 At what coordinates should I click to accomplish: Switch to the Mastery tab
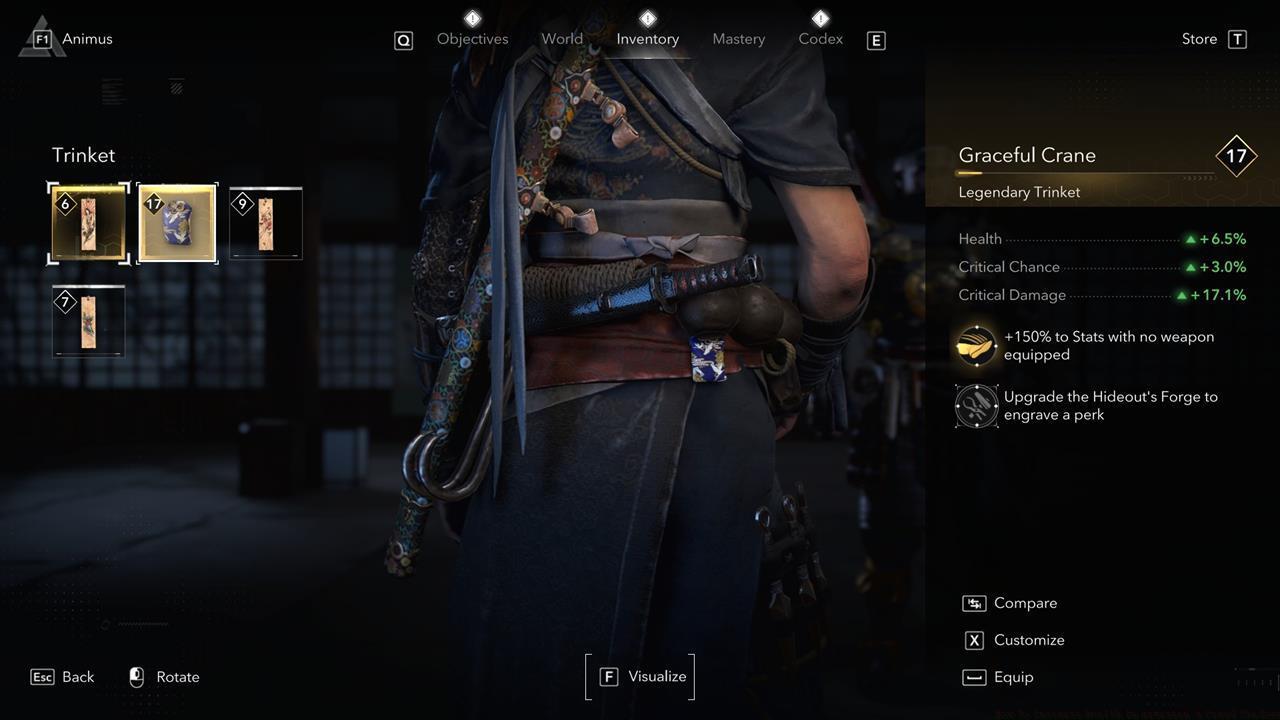(738, 38)
